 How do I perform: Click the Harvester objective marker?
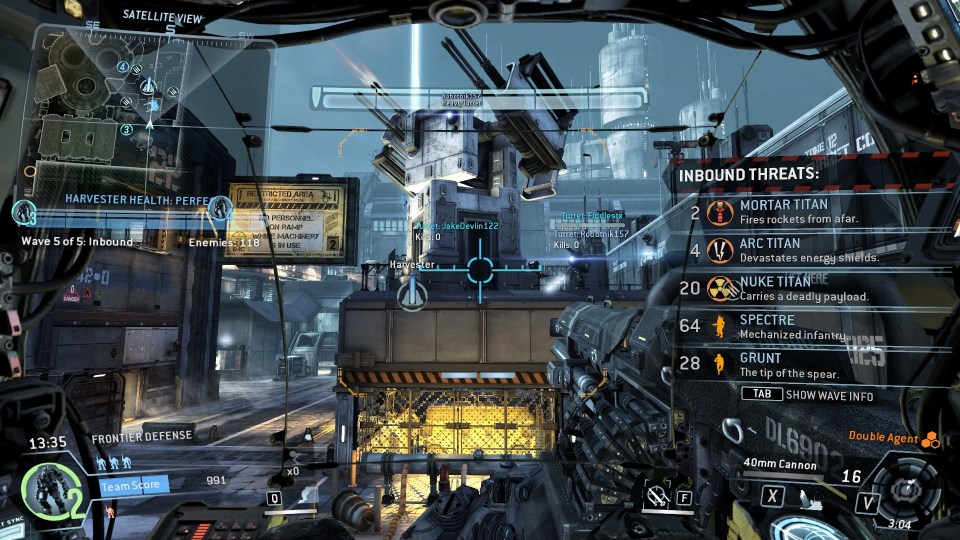pyautogui.click(x=411, y=293)
